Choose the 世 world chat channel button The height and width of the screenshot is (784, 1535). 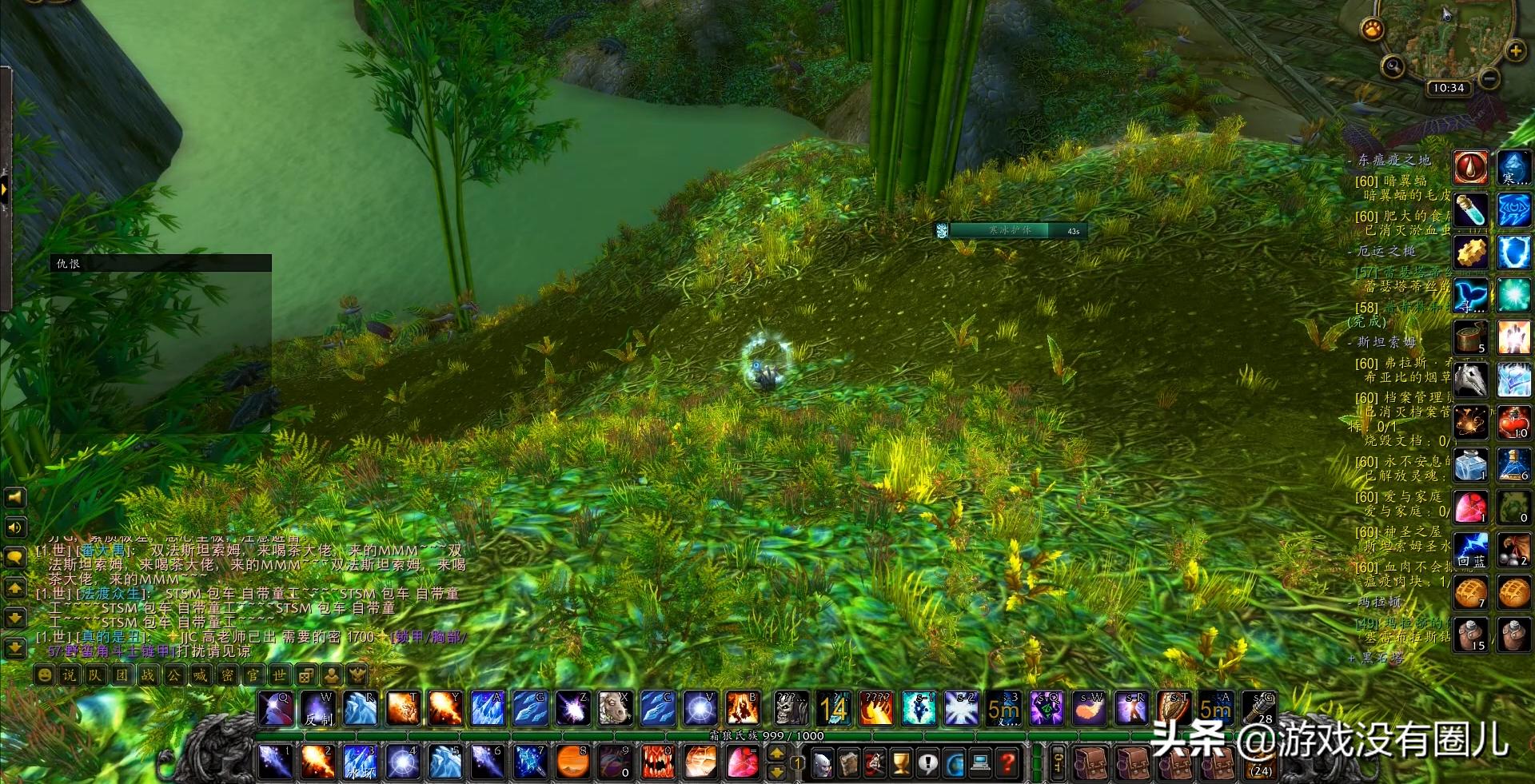point(279,675)
